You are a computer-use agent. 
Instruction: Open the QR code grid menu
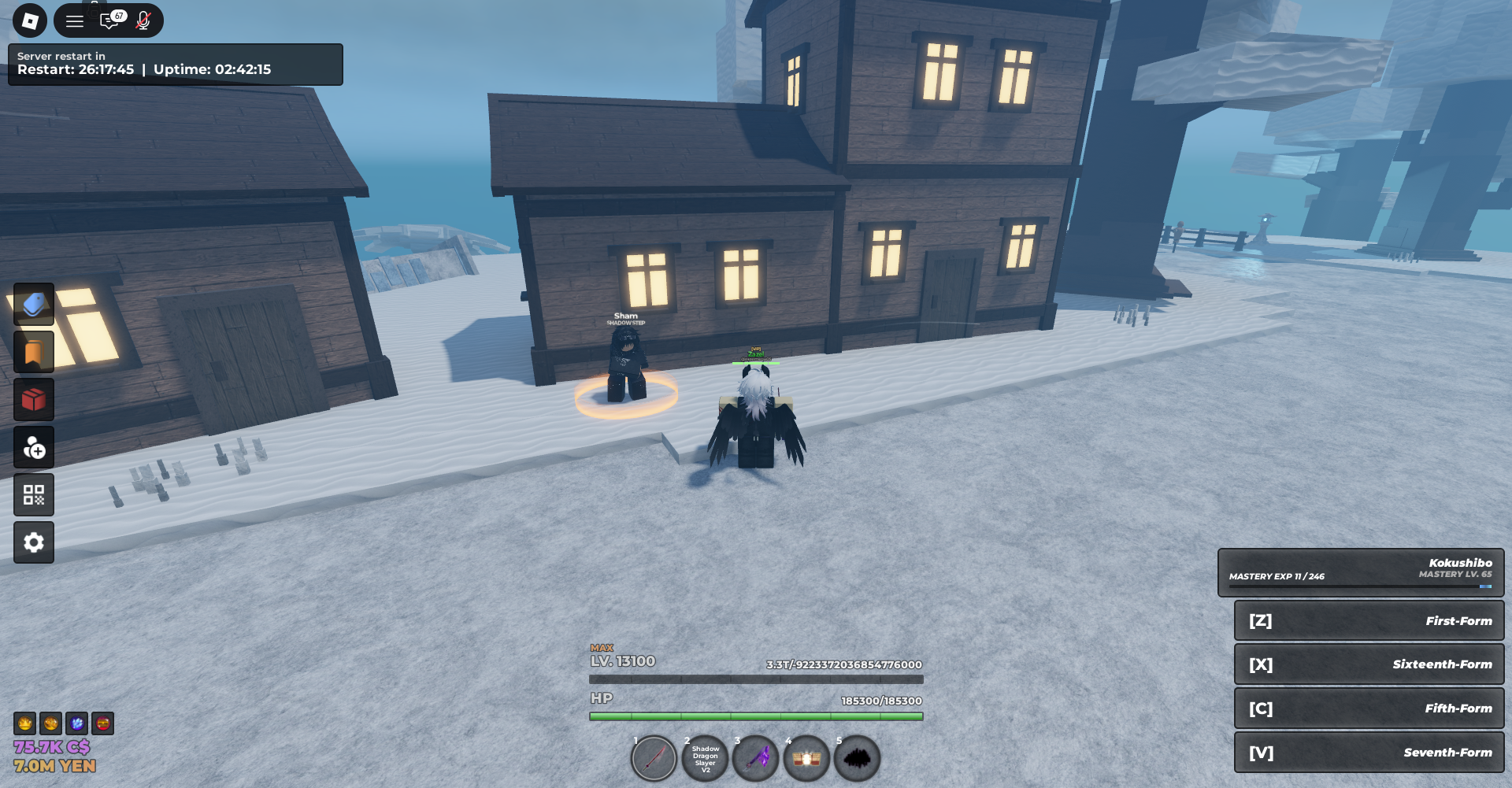pos(34,495)
